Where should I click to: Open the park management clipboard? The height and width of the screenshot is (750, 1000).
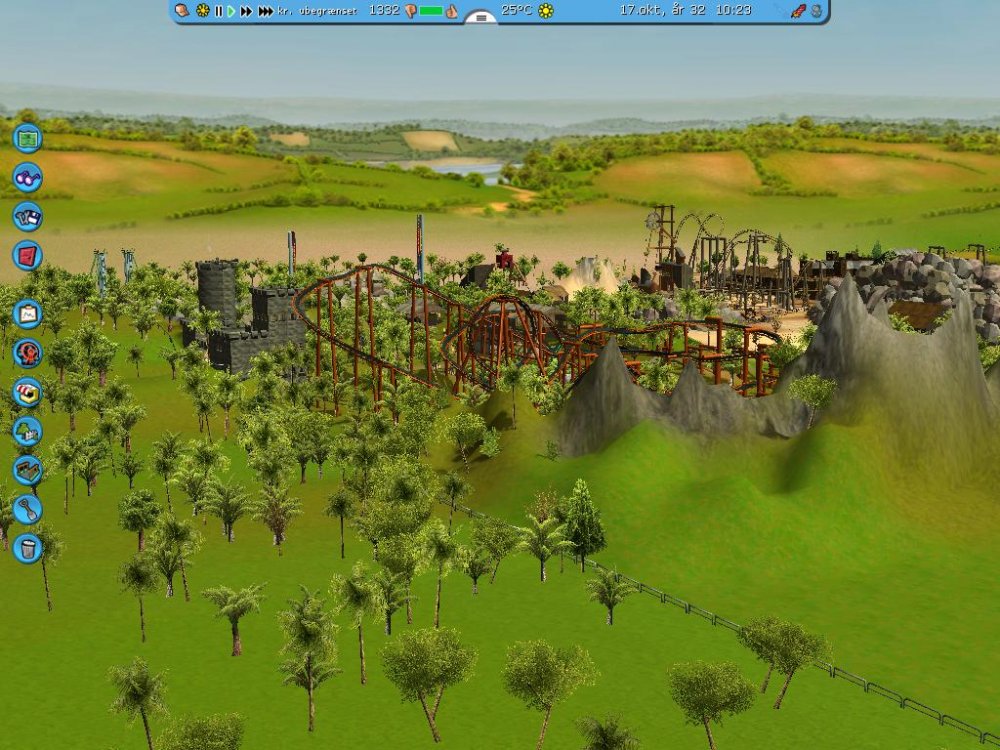coord(27,314)
